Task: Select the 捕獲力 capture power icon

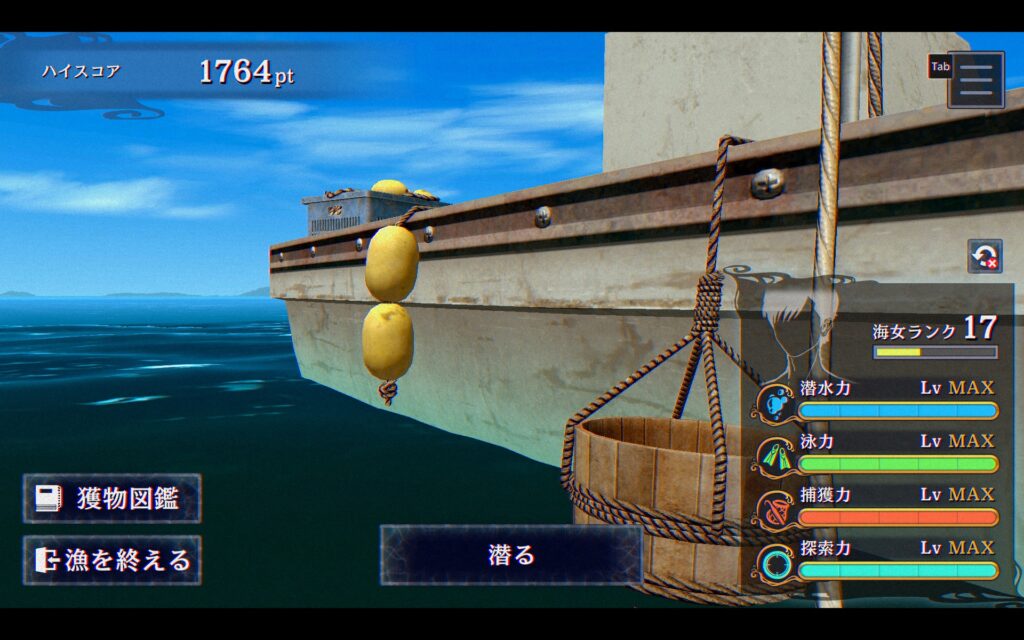Action: pyautogui.click(x=776, y=509)
